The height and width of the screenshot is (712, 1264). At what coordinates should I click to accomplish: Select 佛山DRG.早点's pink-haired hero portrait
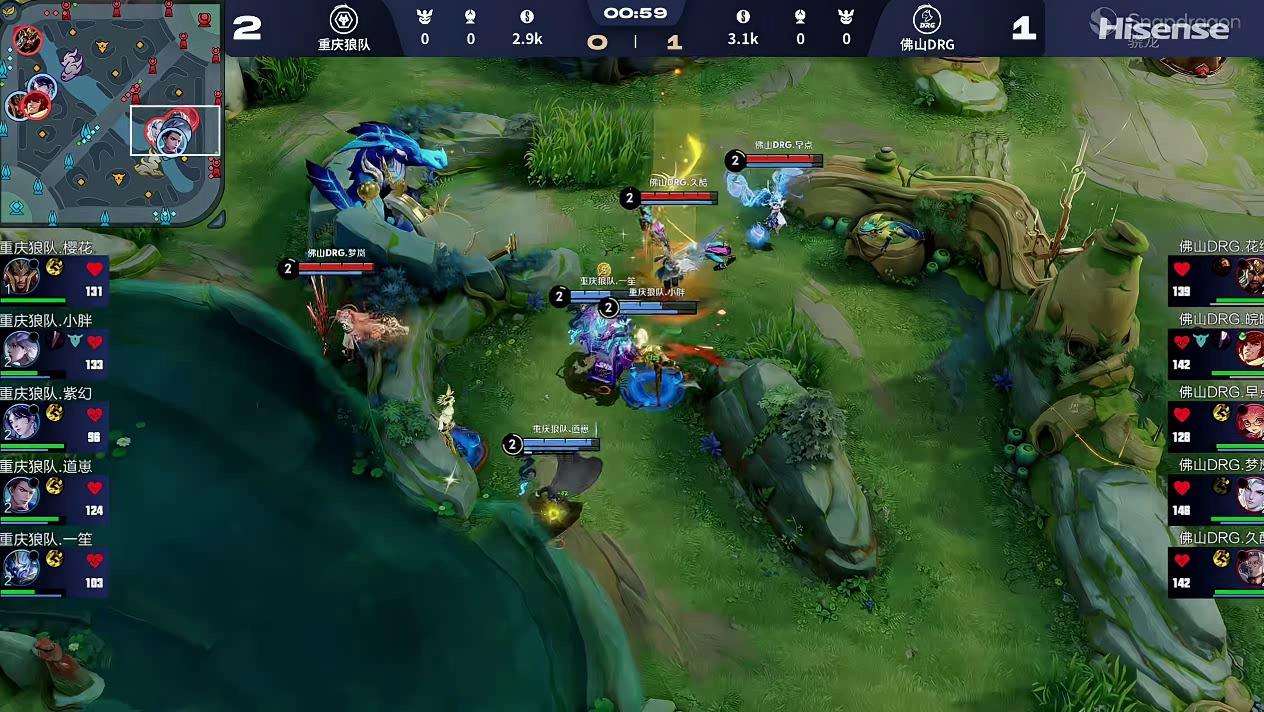(1250, 419)
